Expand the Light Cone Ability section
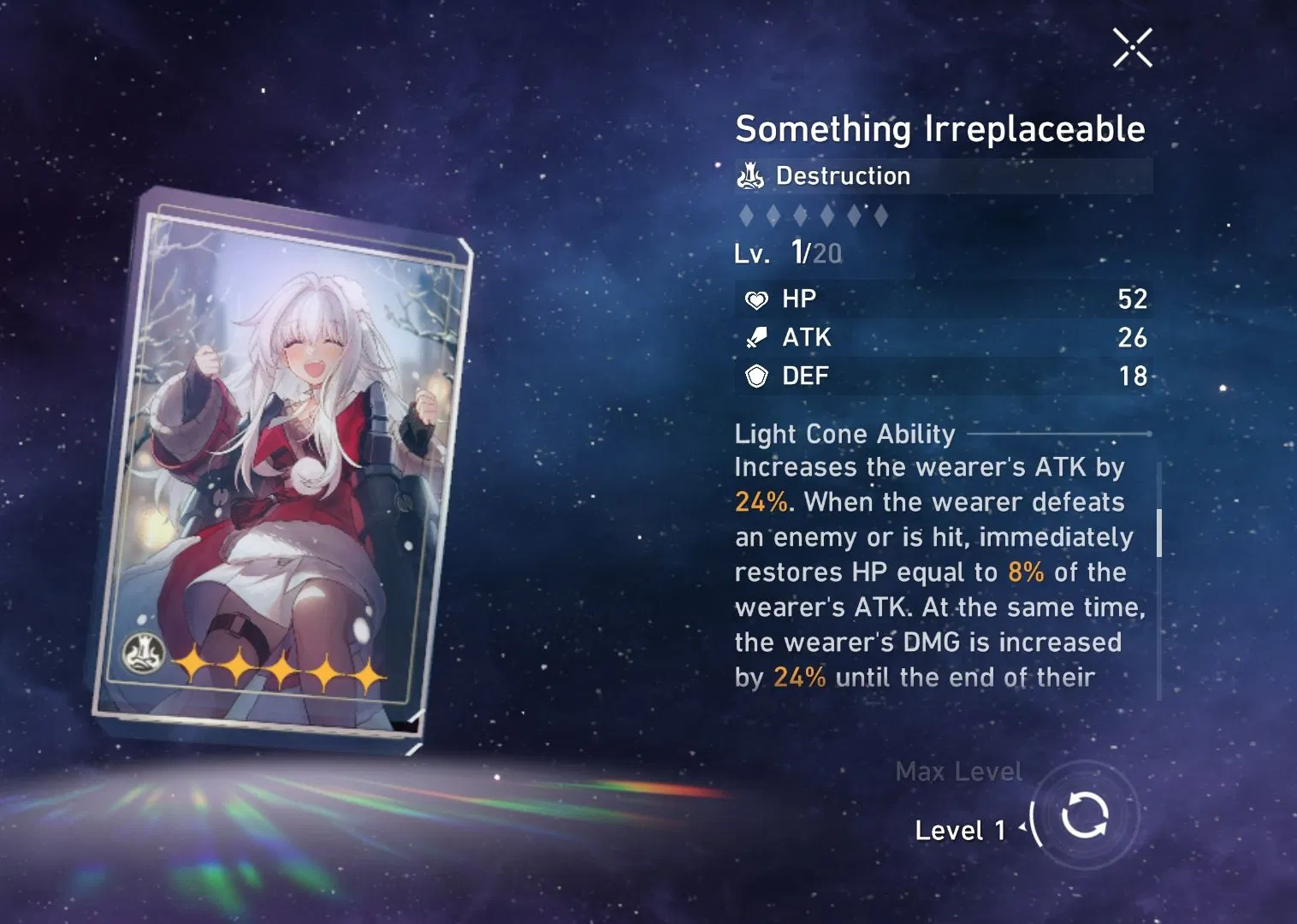The image size is (1297, 924). click(844, 434)
